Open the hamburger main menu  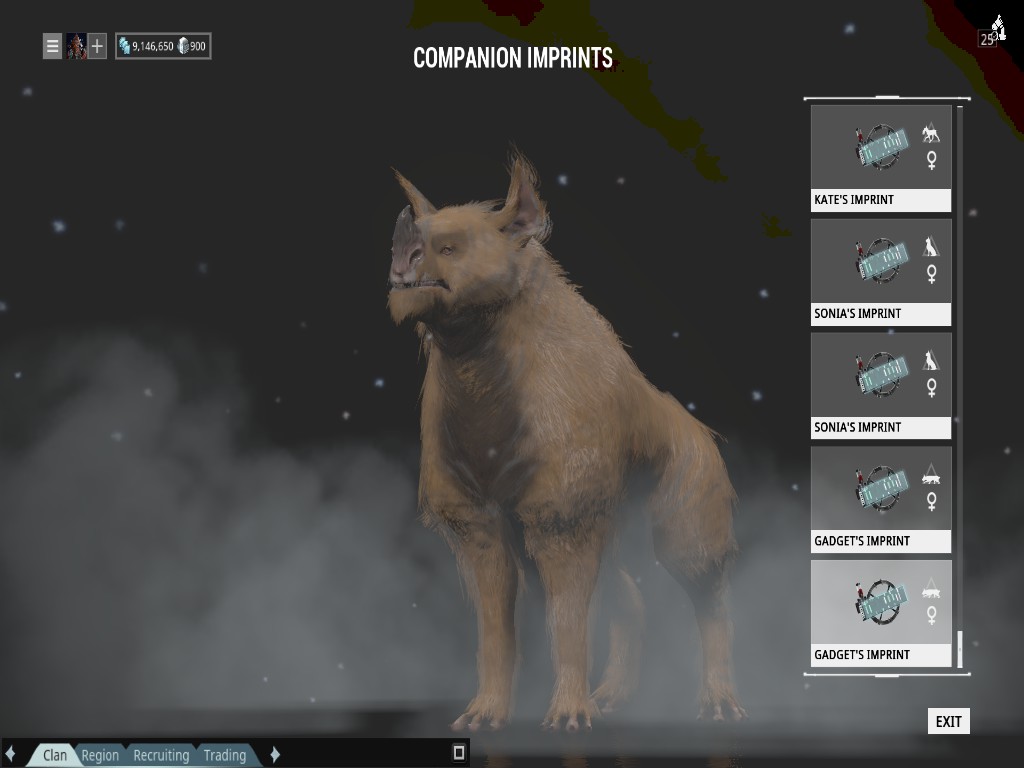coord(52,46)
